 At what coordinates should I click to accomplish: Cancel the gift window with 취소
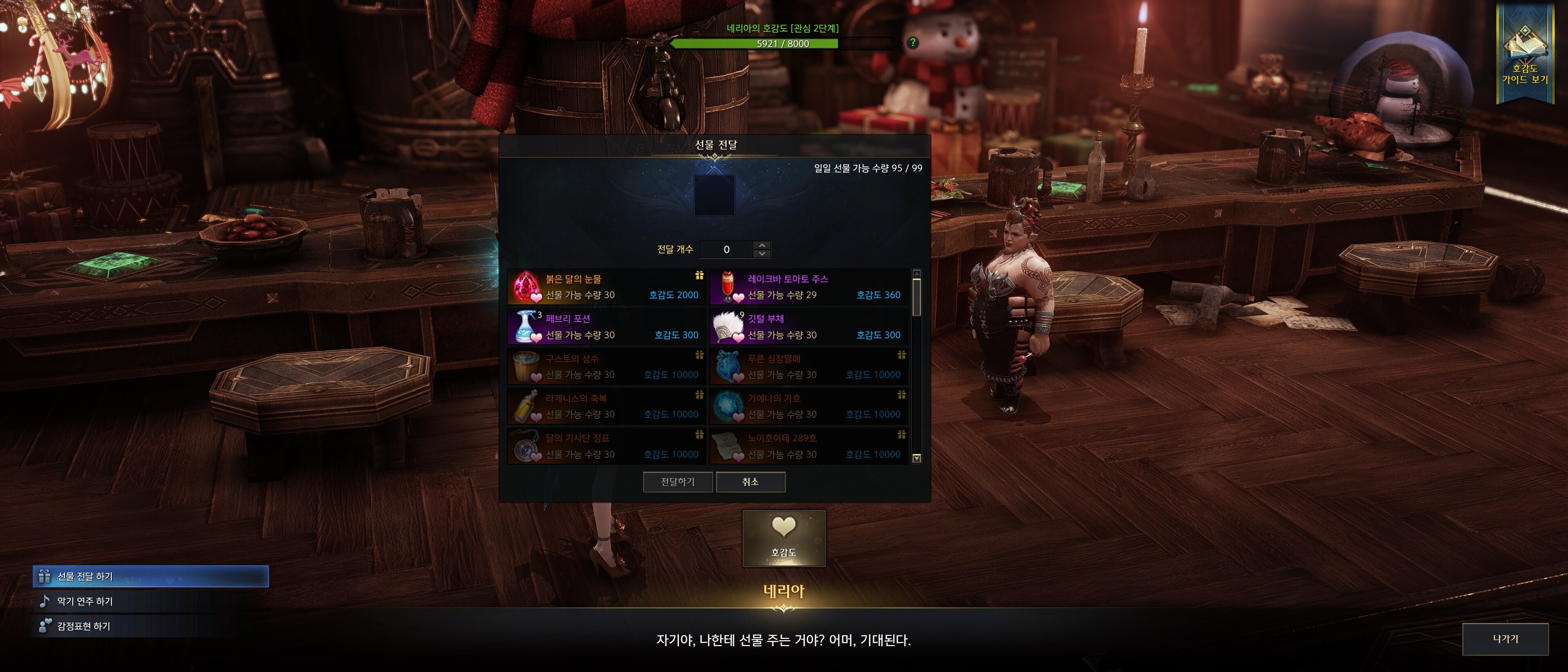click(750, 482)
